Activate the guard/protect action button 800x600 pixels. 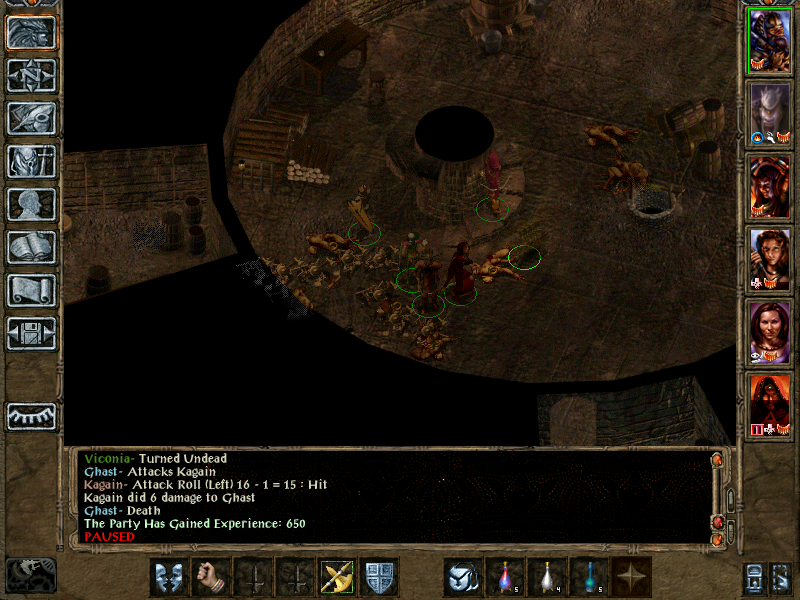[x=169, y=577]
